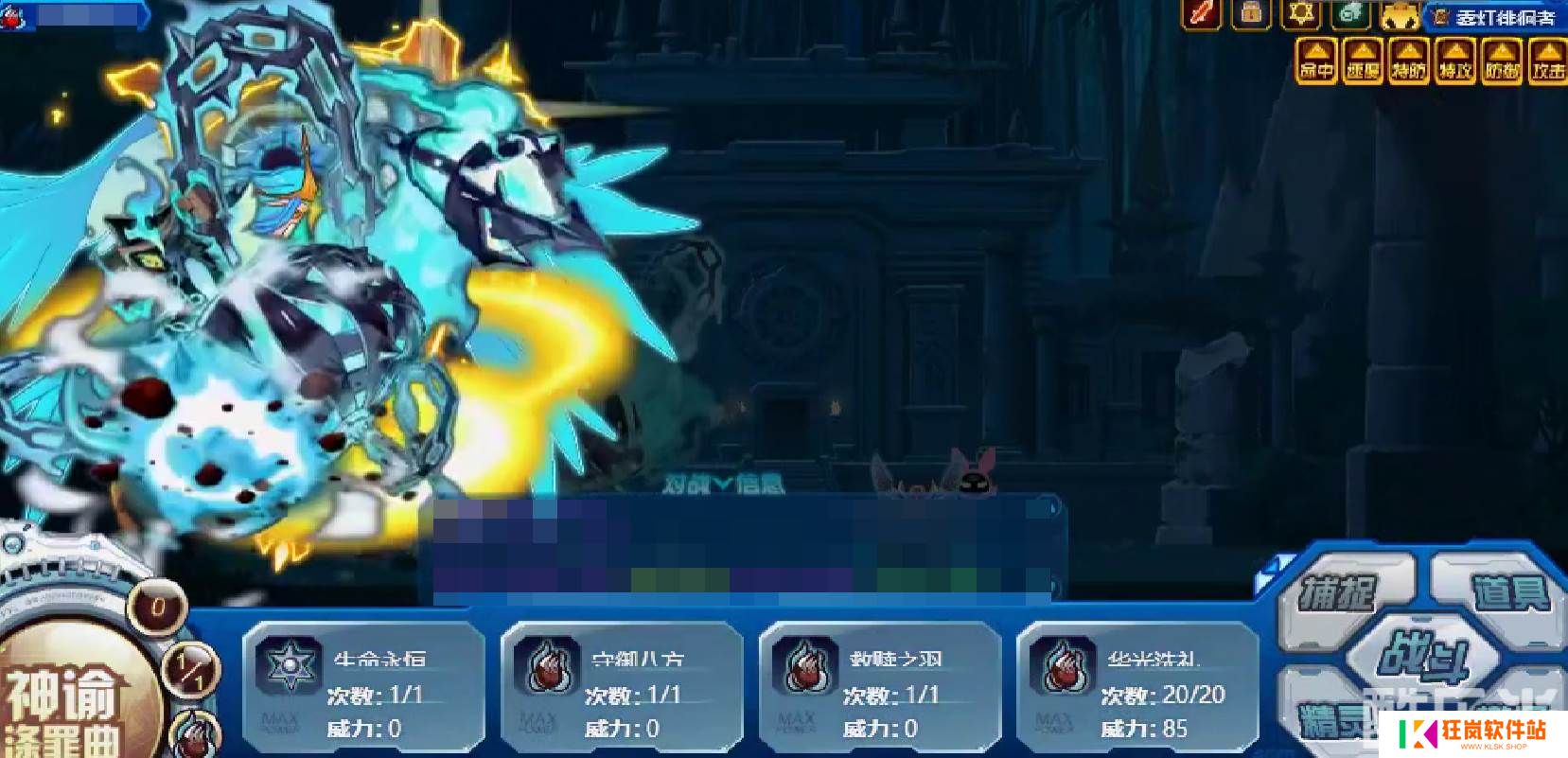Choose the 华光洗礼 attack skill
The height and width of the screenshot is (758, 1568).
point(1136,688)
